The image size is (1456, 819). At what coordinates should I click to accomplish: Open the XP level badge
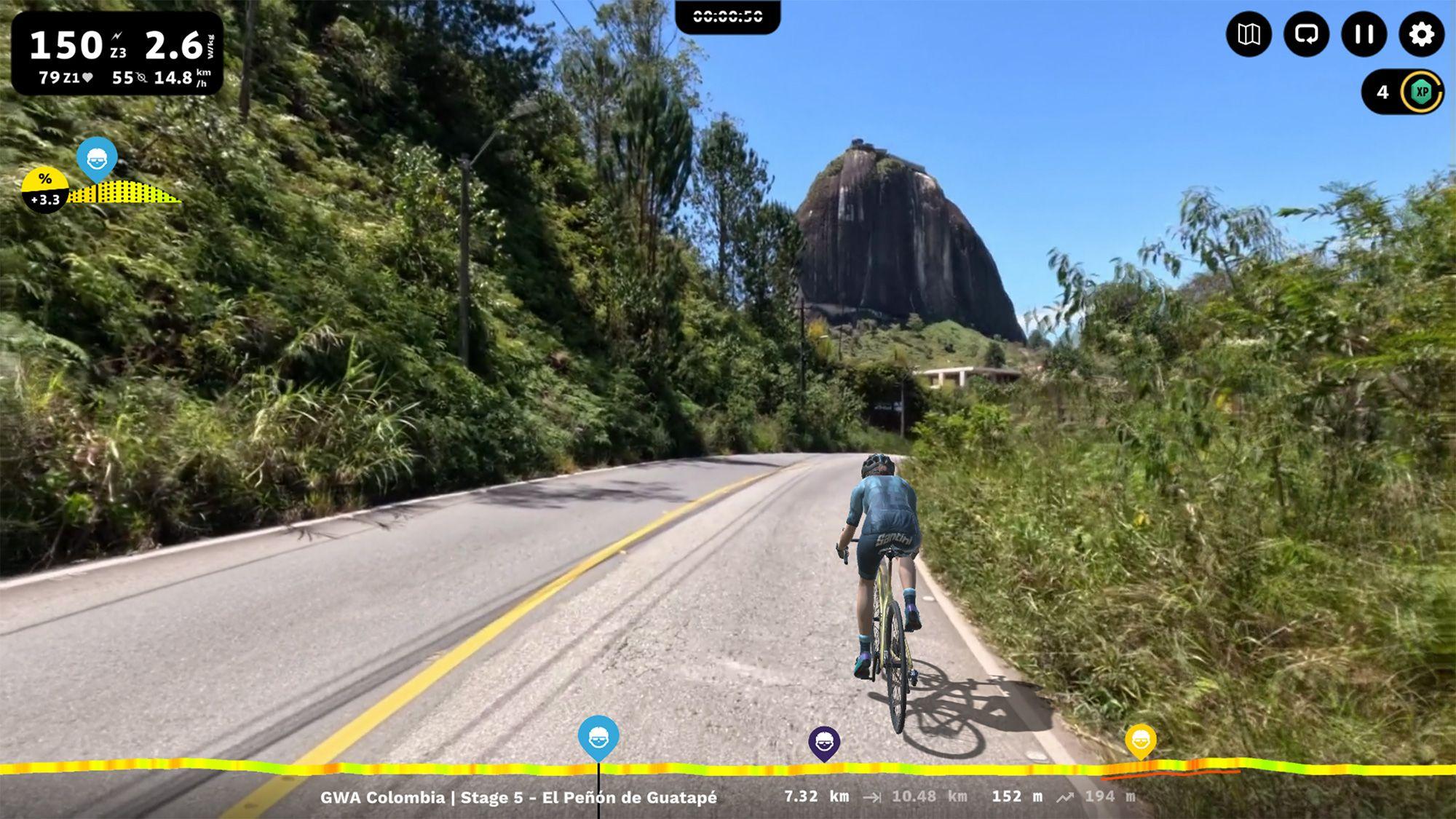click(1422, 92)
